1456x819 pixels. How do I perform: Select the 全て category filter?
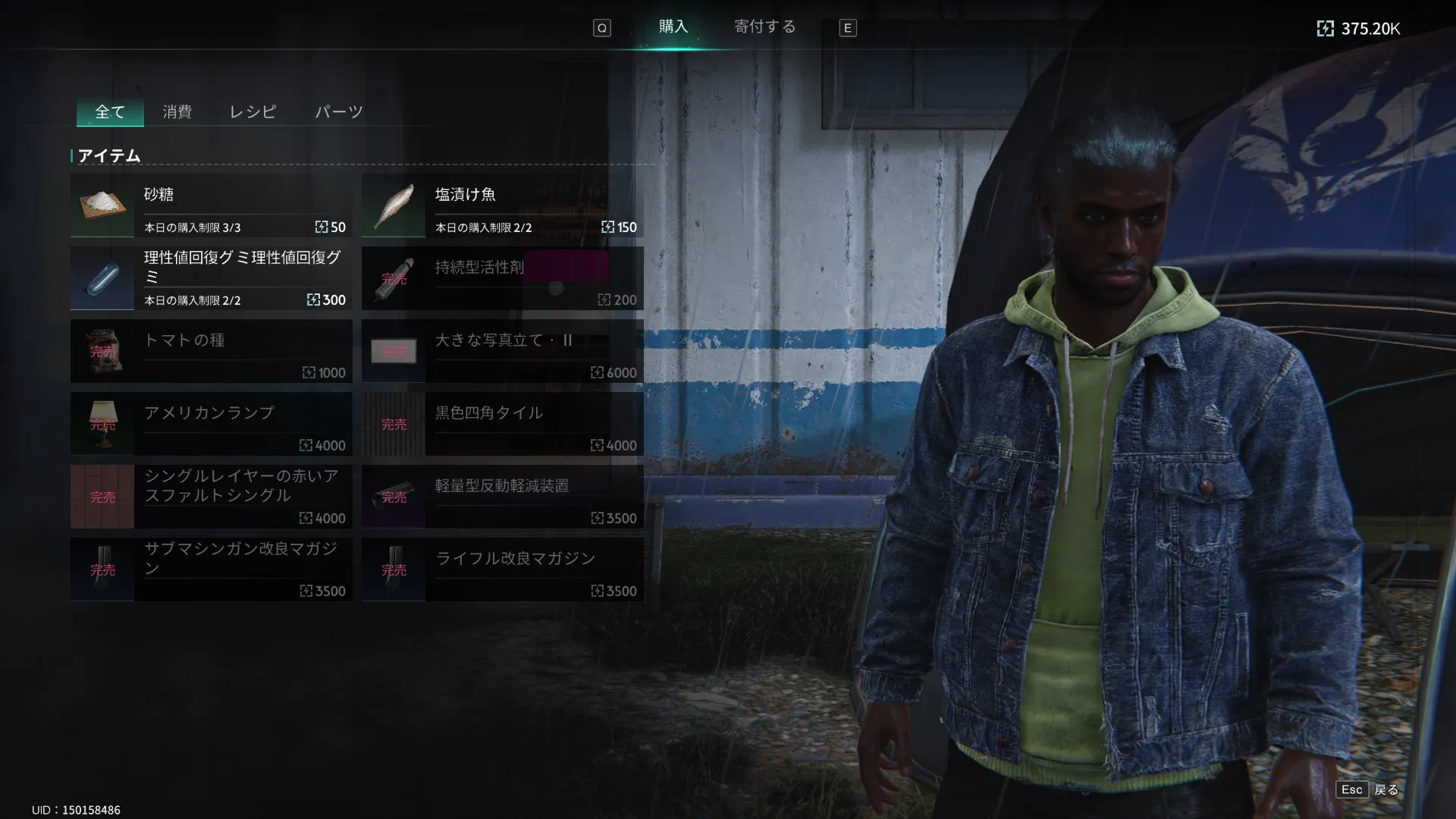coord(110,112)
